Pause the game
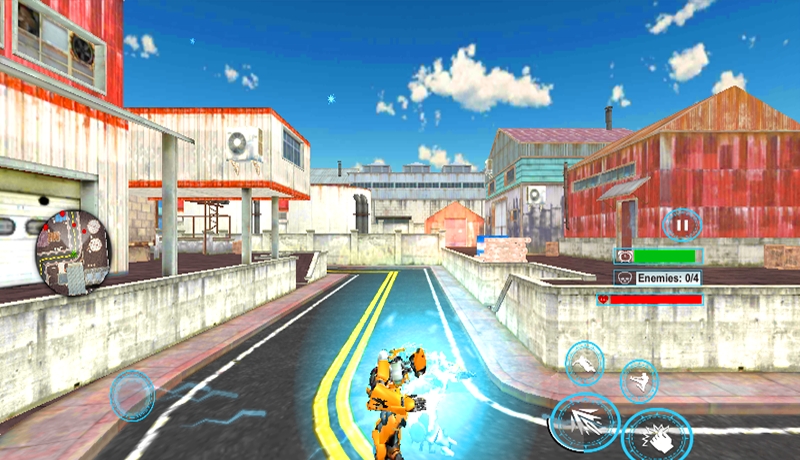 pos(682,226)
